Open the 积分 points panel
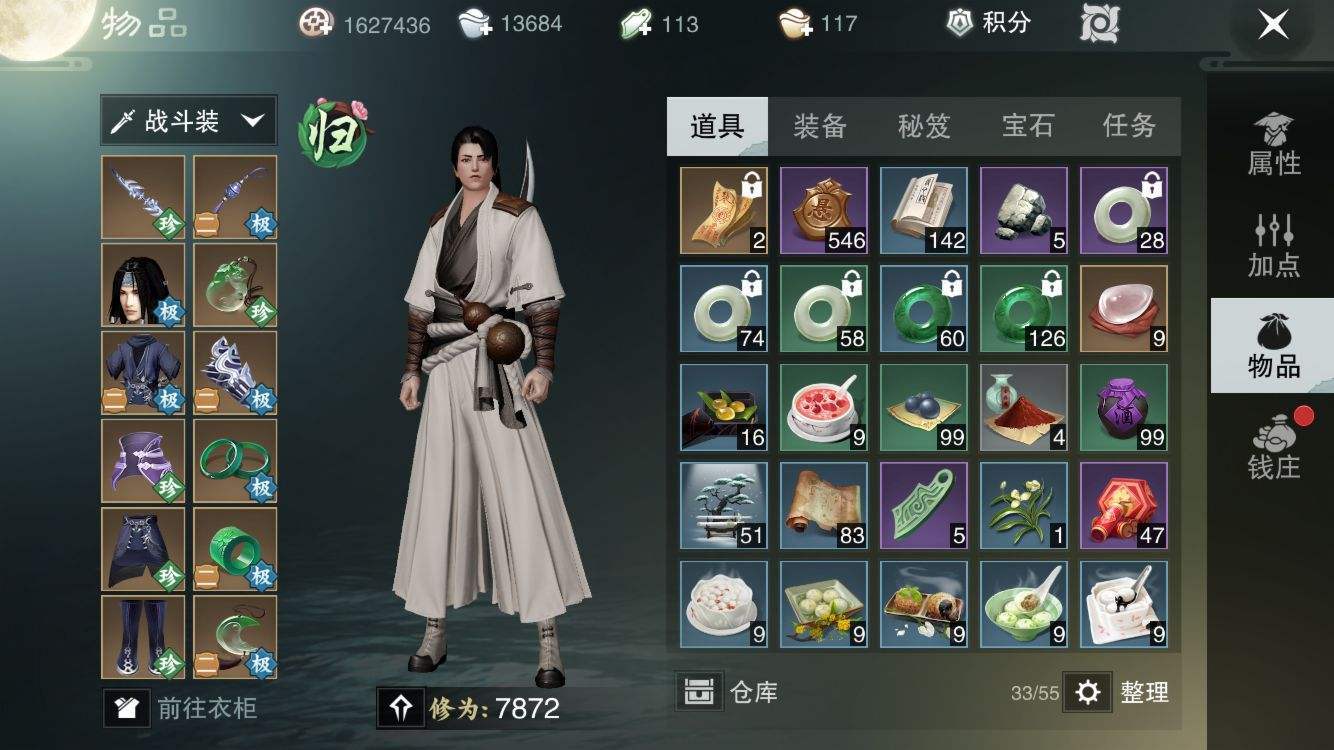 (x=988, y=24)
